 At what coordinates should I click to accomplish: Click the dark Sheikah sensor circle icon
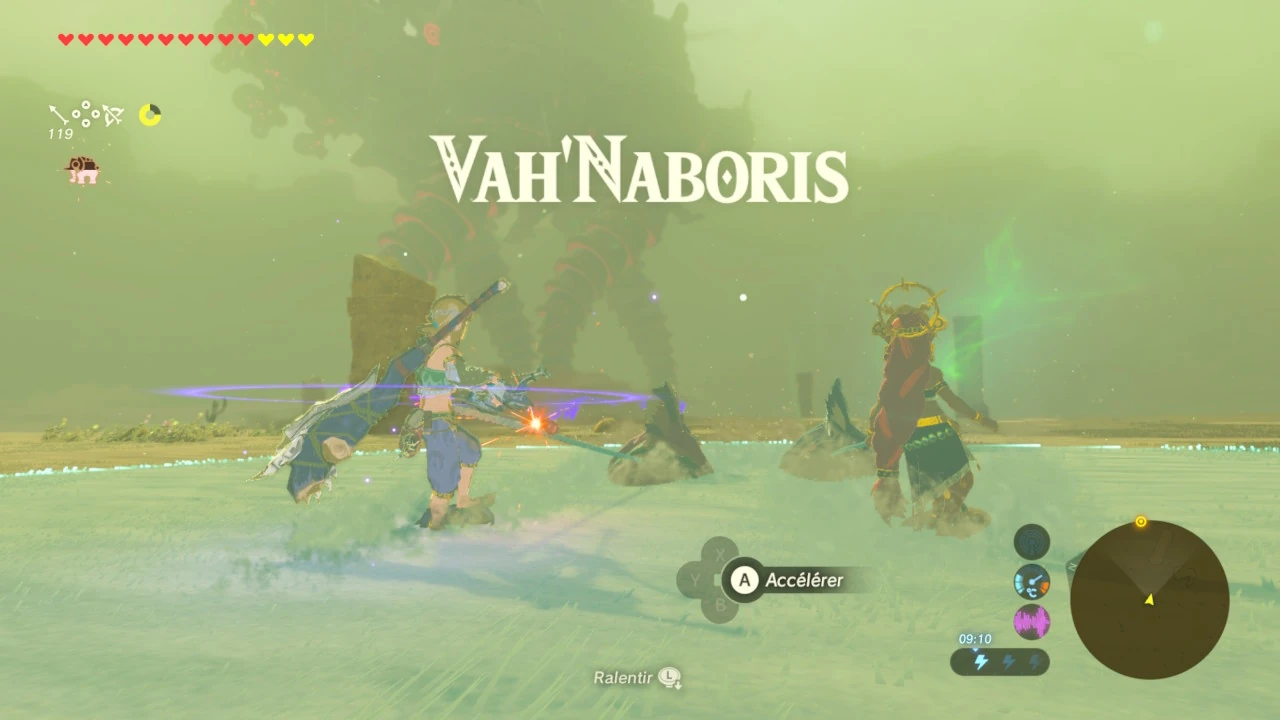click(1030, 542)
